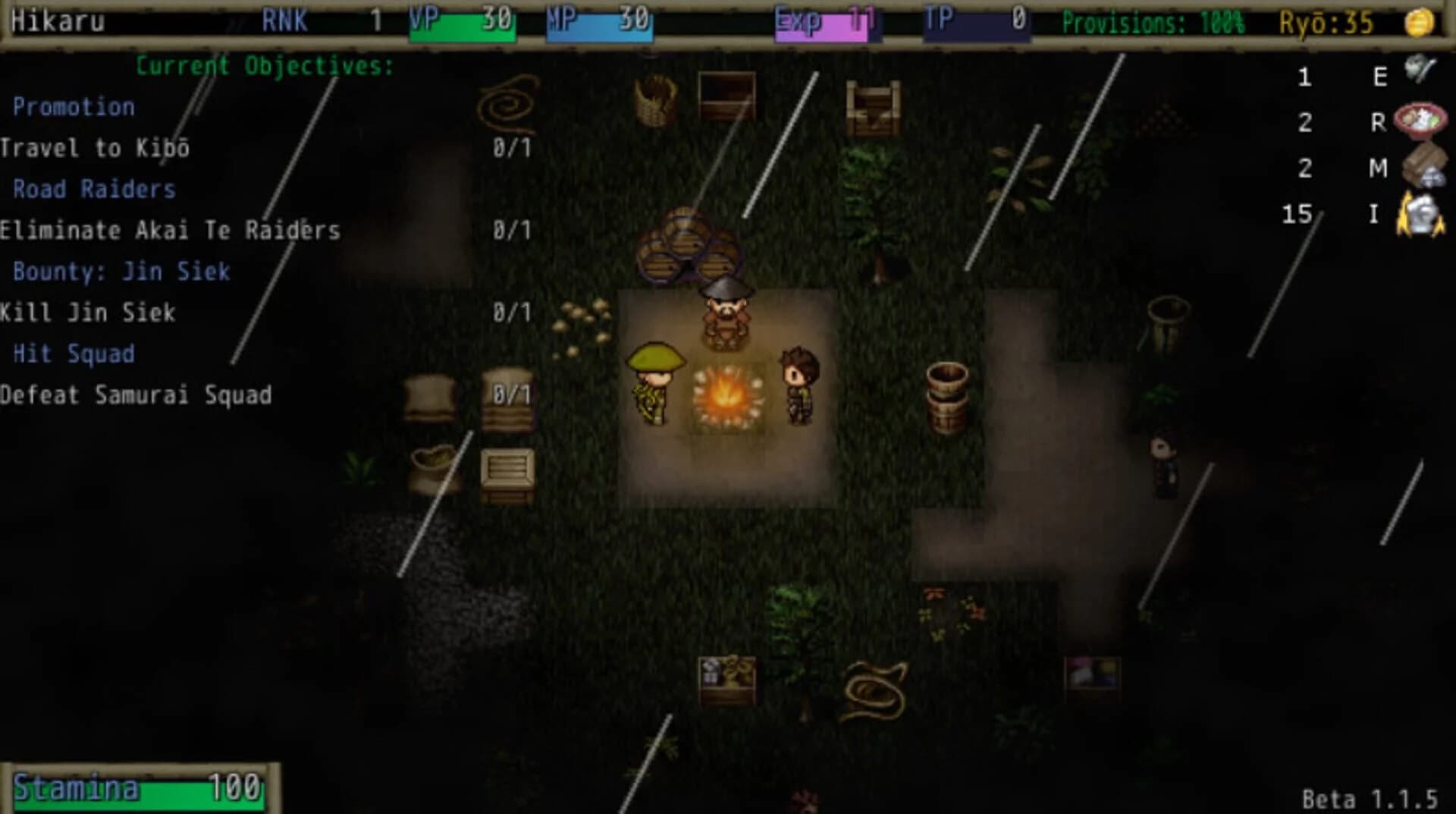Select the Promotion quest heading
1456x814 pixels.
tap(74, 107)
